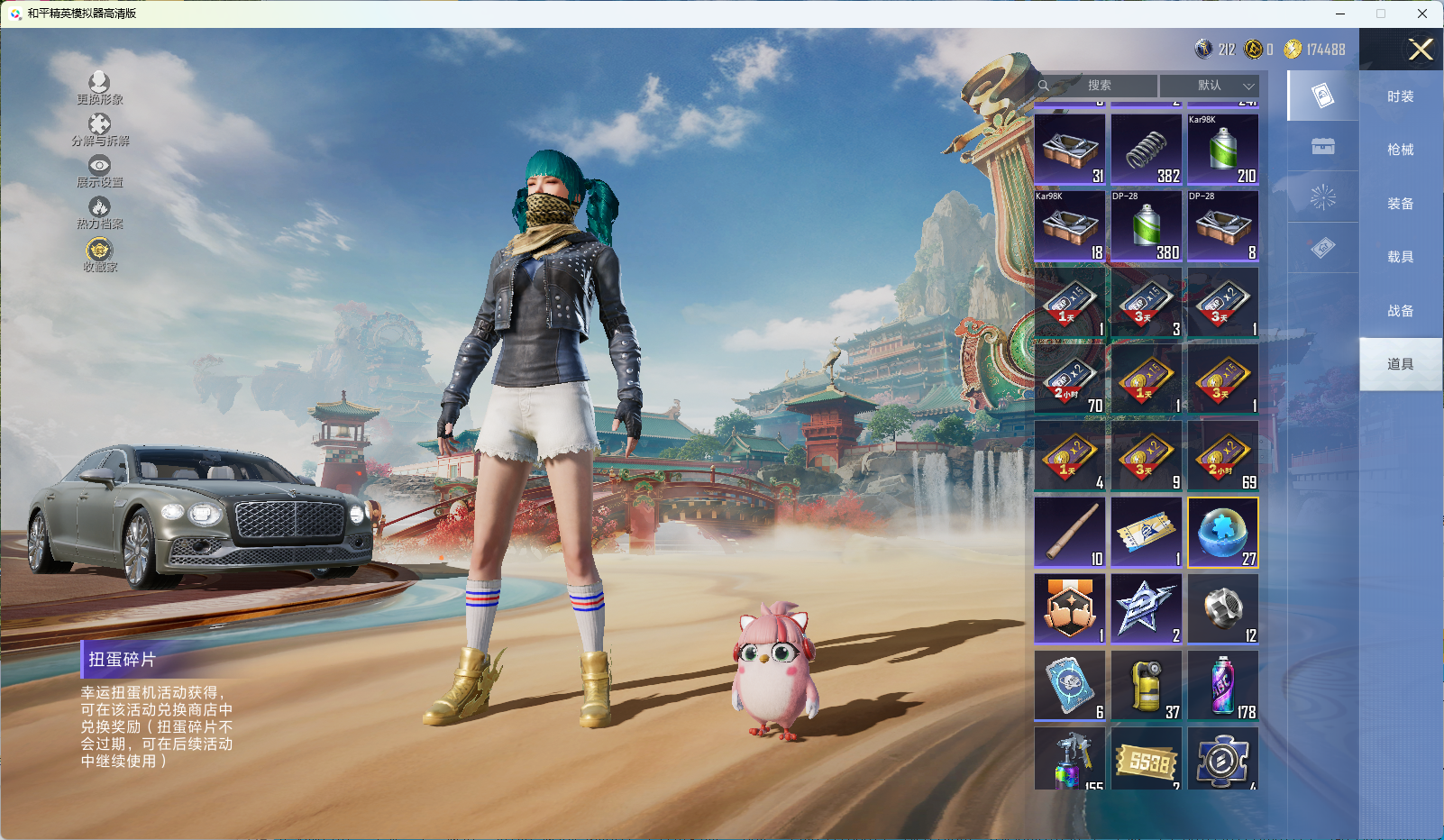Screen dimensions: 1444x840
Task: Open the 战备 tab
Action: point(1400,311)
